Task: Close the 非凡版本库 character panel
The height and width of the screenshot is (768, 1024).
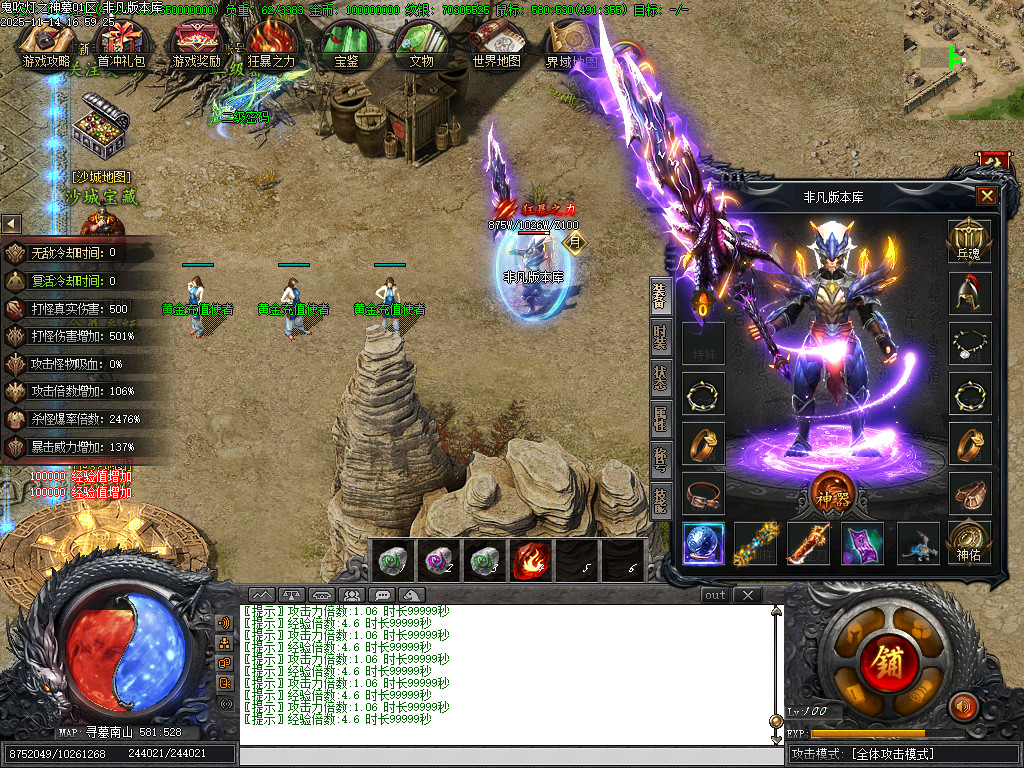Action: click(986, 196)
